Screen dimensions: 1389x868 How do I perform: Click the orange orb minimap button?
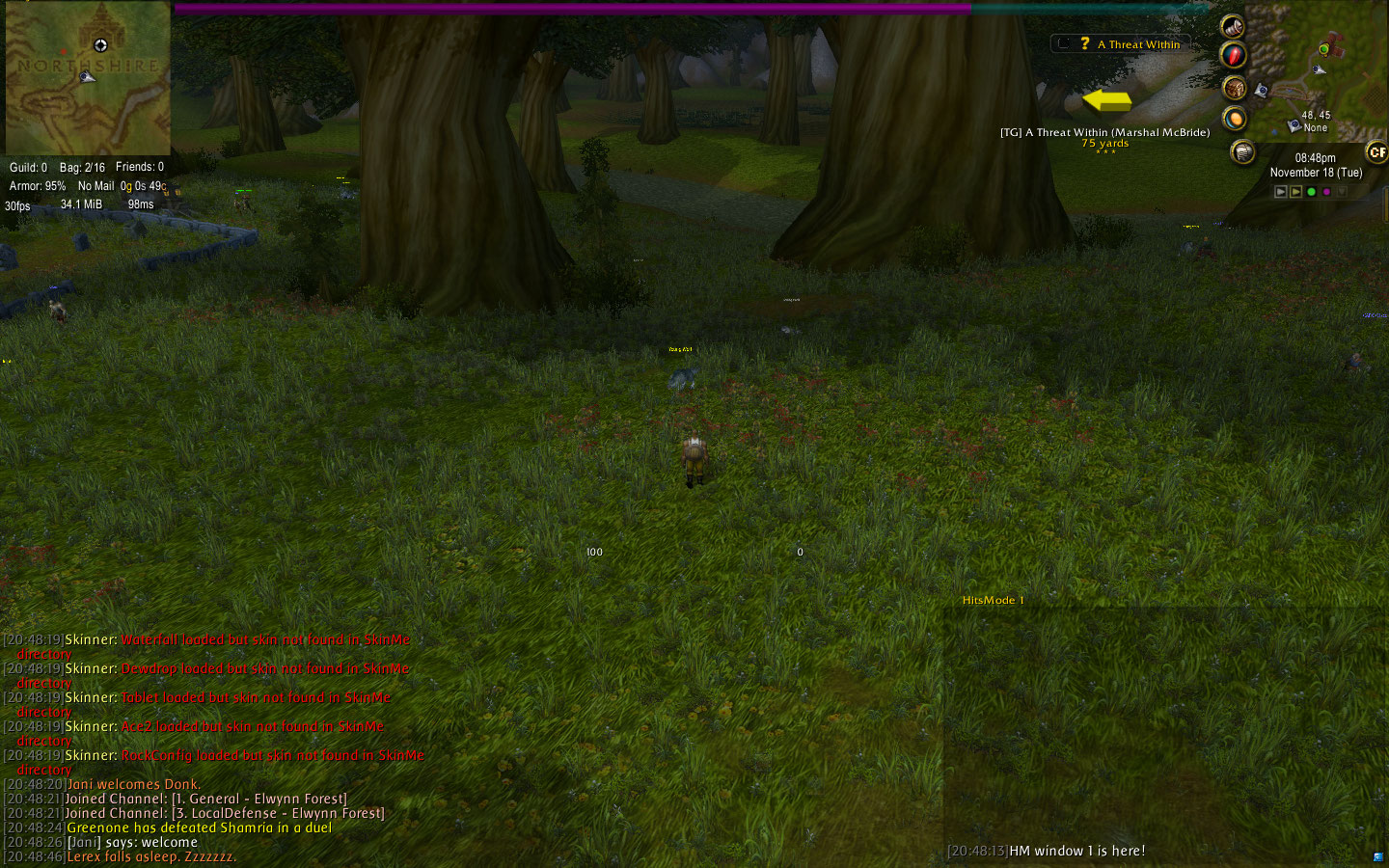point(1235,119)
